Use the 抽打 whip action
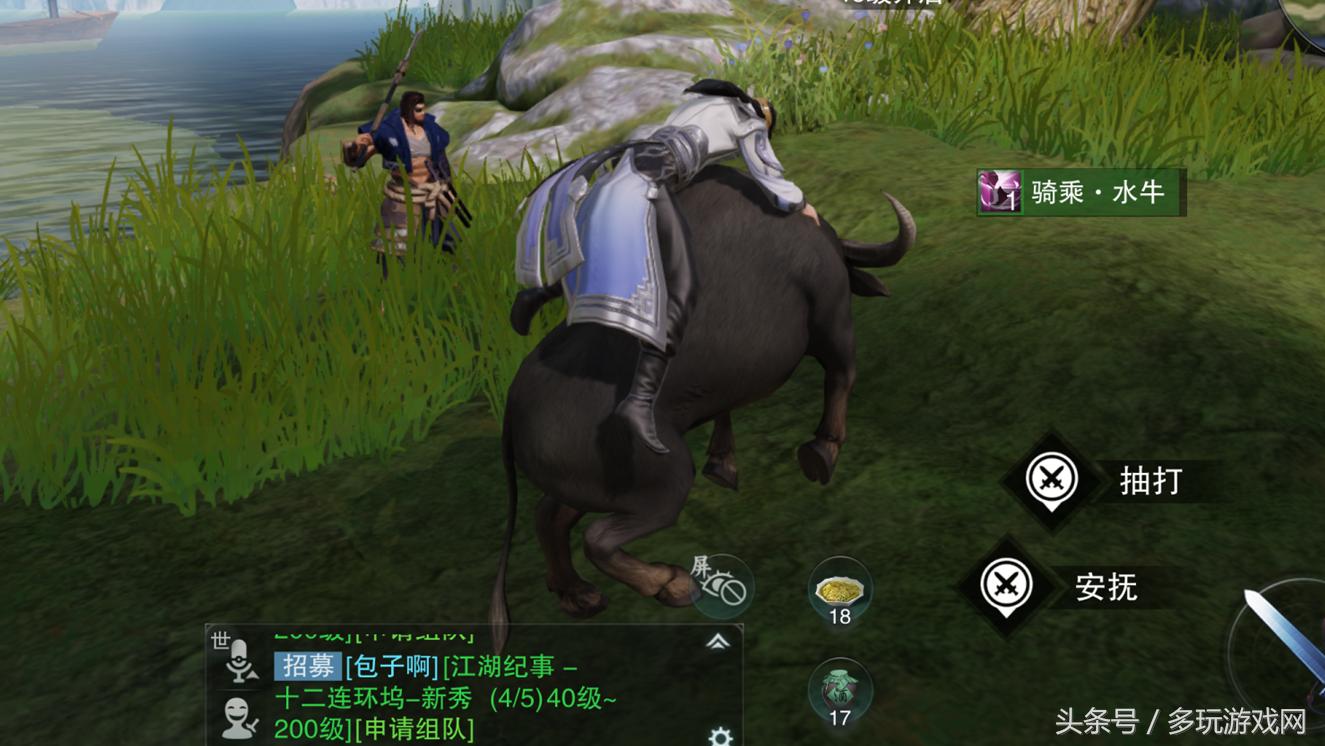 [x=1052, y=481]
